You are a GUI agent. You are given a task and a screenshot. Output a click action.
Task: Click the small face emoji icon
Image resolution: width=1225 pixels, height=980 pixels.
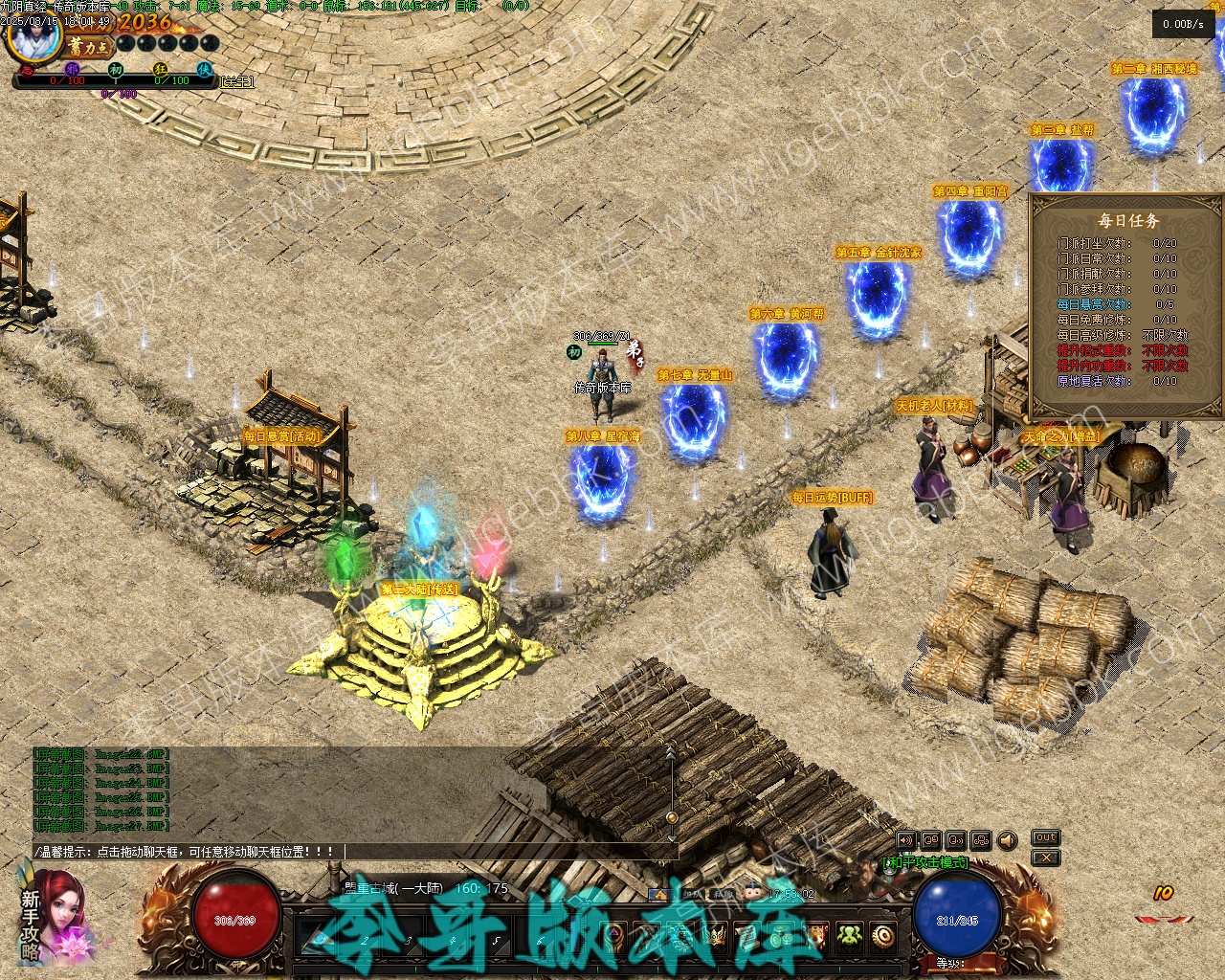753,894
